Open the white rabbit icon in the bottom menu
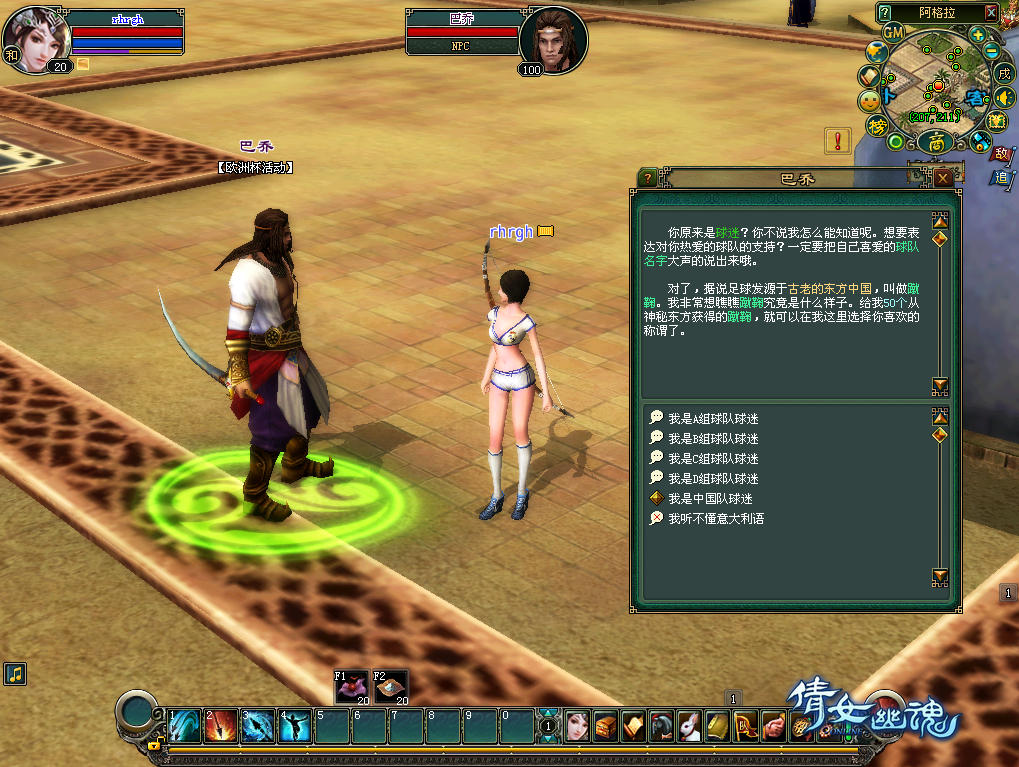Screen dimensions: 1019x767 click(686, 726)
